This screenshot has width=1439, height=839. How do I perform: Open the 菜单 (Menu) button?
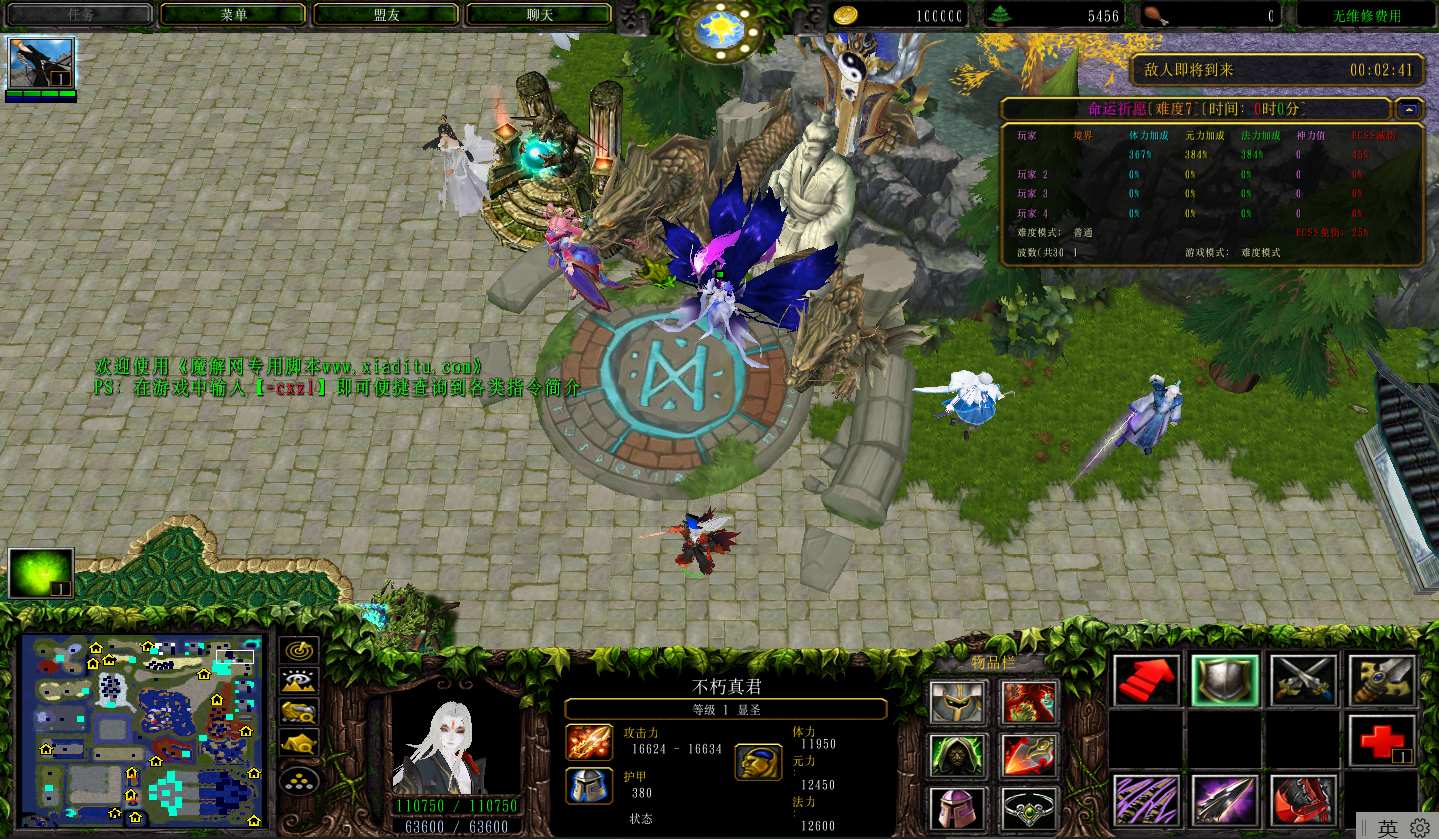(233, 15)
